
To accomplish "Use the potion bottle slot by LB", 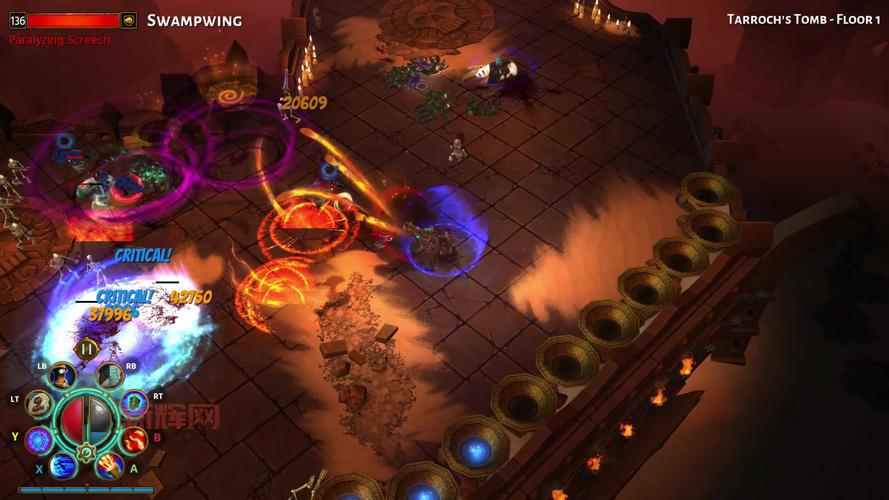I will coord(62,376).
